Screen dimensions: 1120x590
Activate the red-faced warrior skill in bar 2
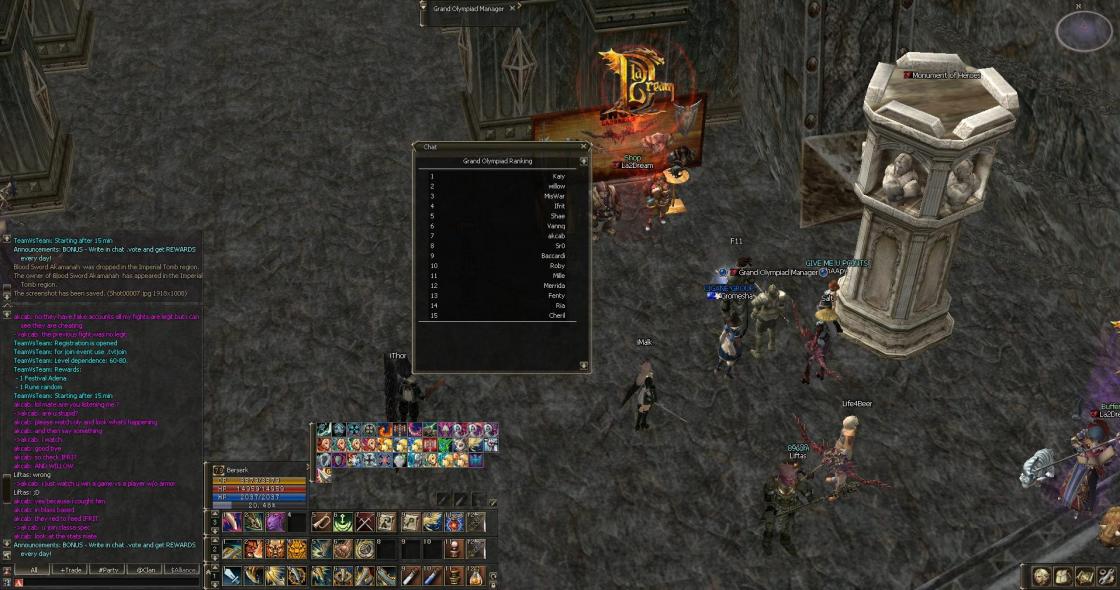[253, 549]
